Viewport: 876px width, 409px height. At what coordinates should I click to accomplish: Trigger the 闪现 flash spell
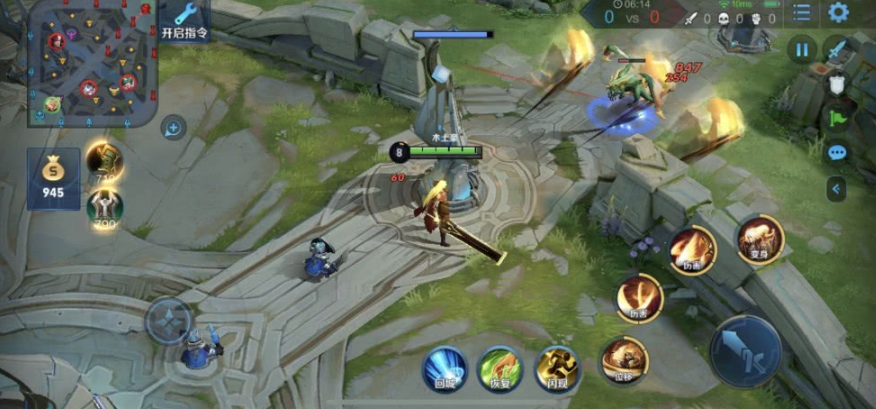pyautogui.click(x=557, y=368)
